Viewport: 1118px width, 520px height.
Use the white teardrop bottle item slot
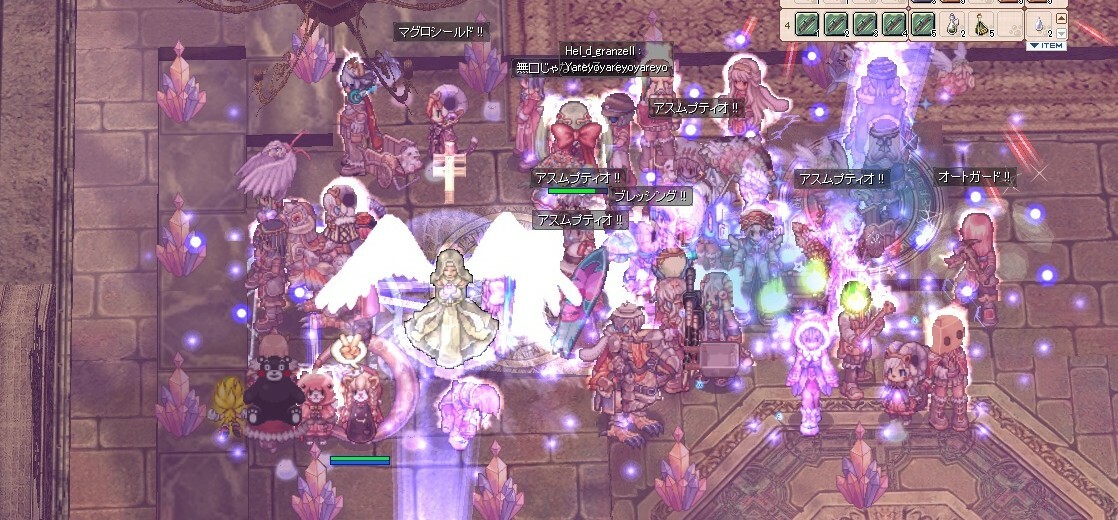coord(1038,23)
